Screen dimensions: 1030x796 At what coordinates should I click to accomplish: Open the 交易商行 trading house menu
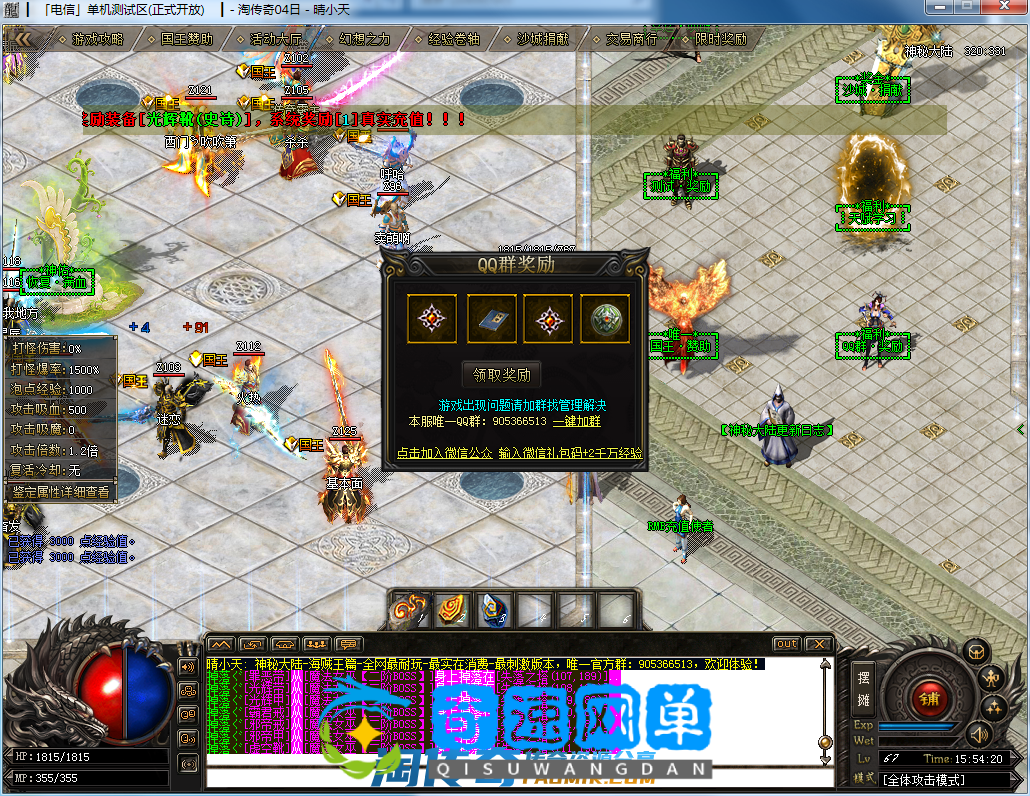click(631, 40)
